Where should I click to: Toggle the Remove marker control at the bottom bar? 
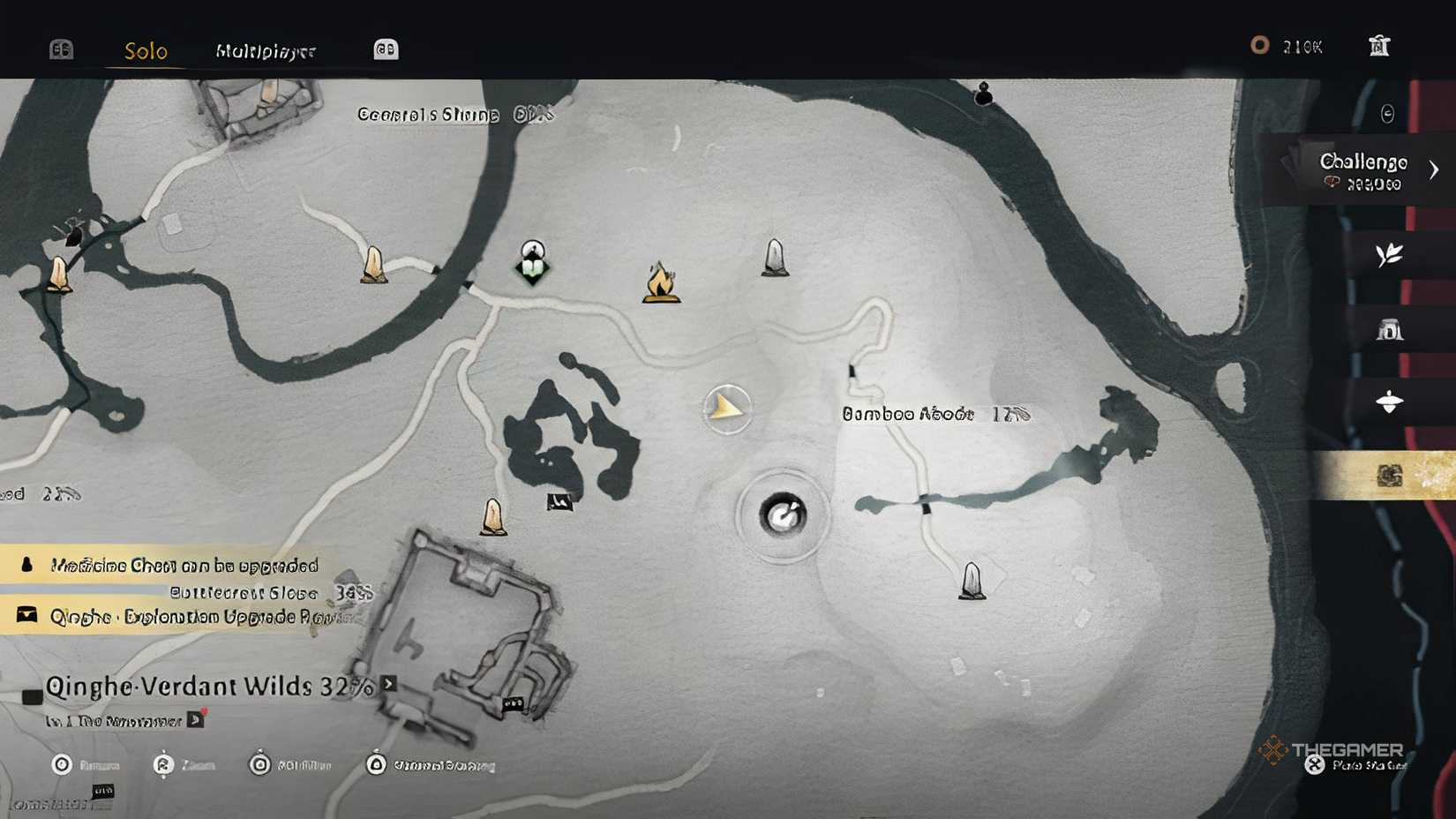(x=62, y=764)
